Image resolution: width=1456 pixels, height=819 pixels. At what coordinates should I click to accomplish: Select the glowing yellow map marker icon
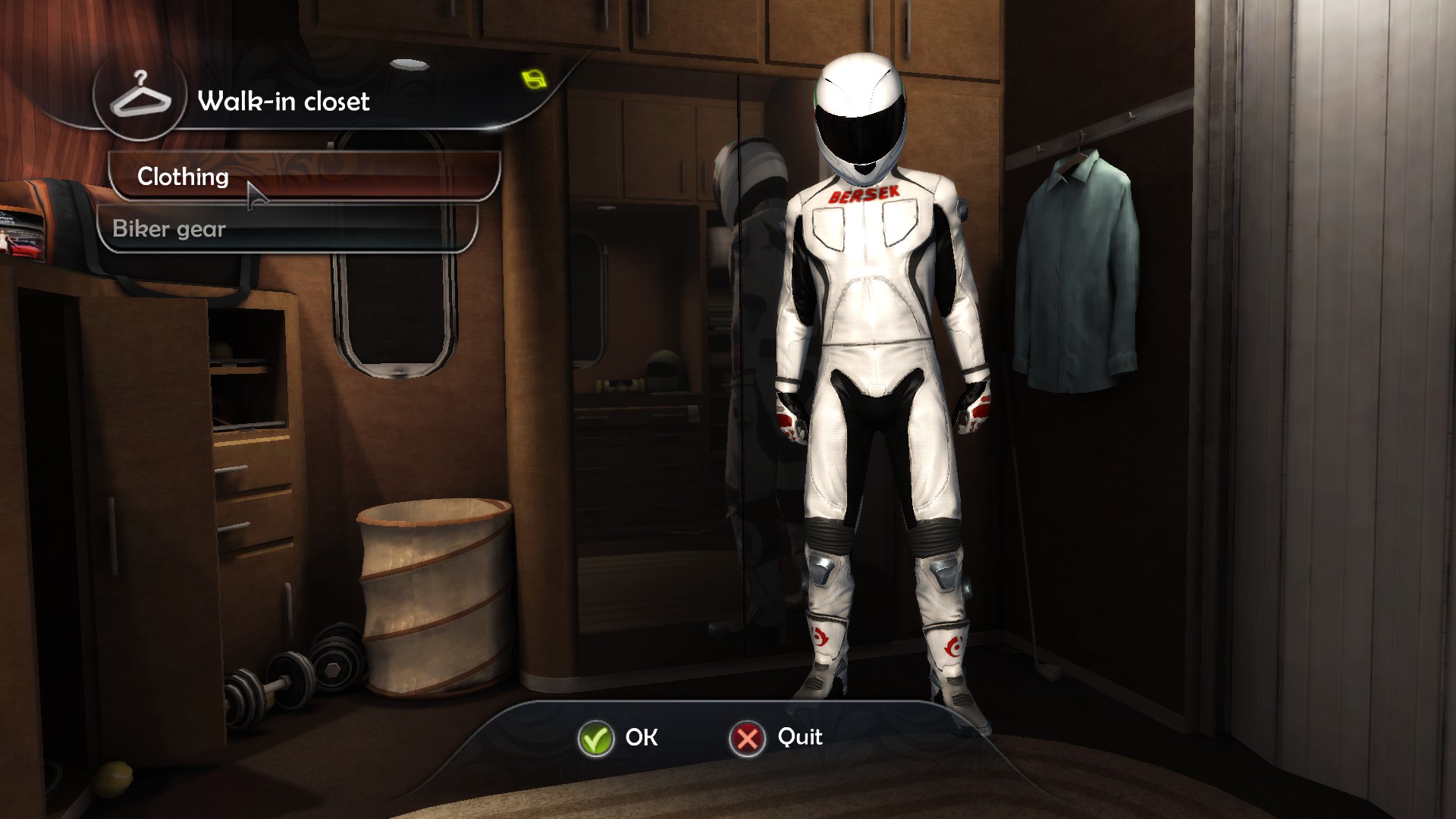click(x=534, y=78)
